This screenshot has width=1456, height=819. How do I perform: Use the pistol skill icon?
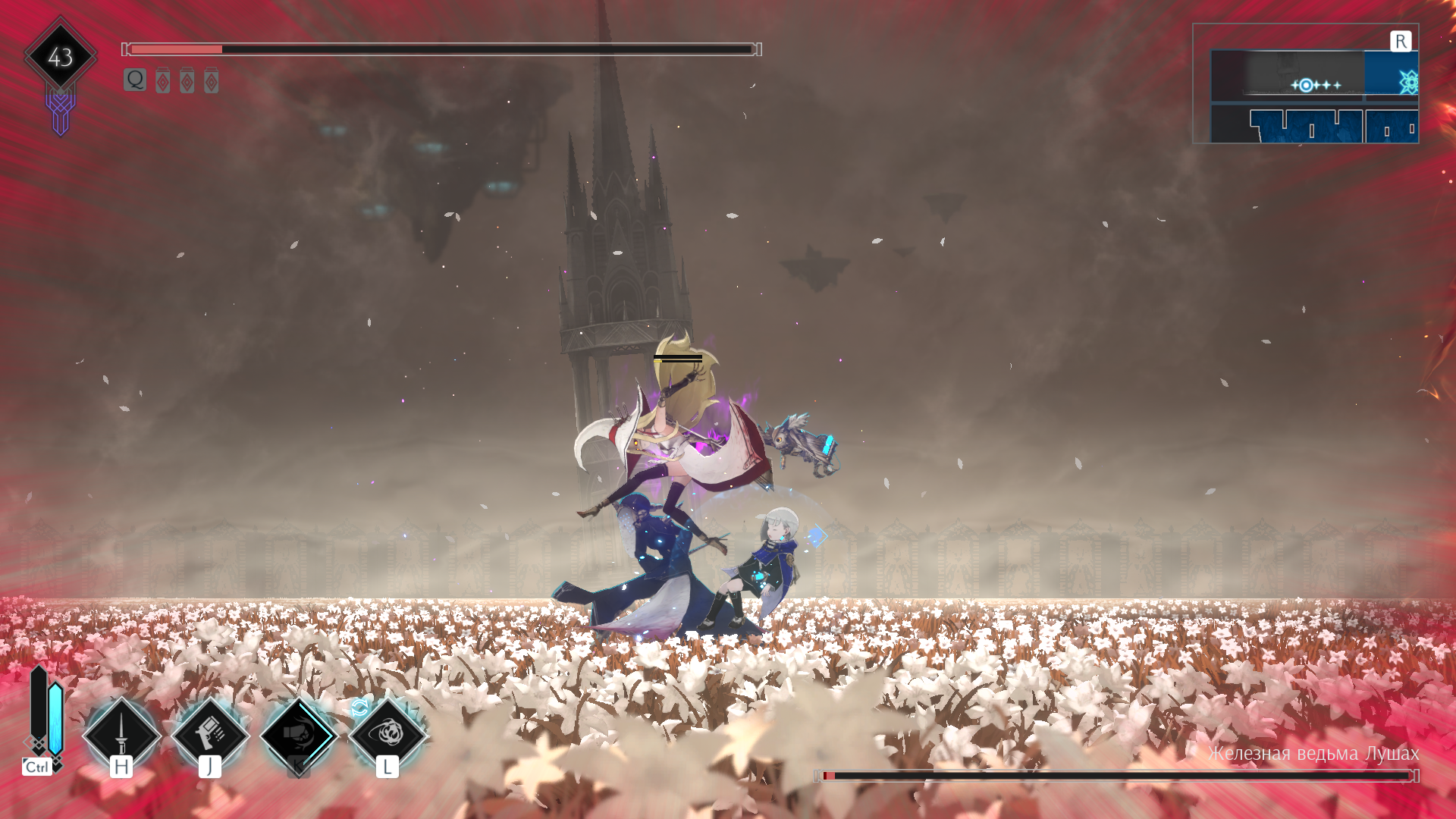(210, 734)
